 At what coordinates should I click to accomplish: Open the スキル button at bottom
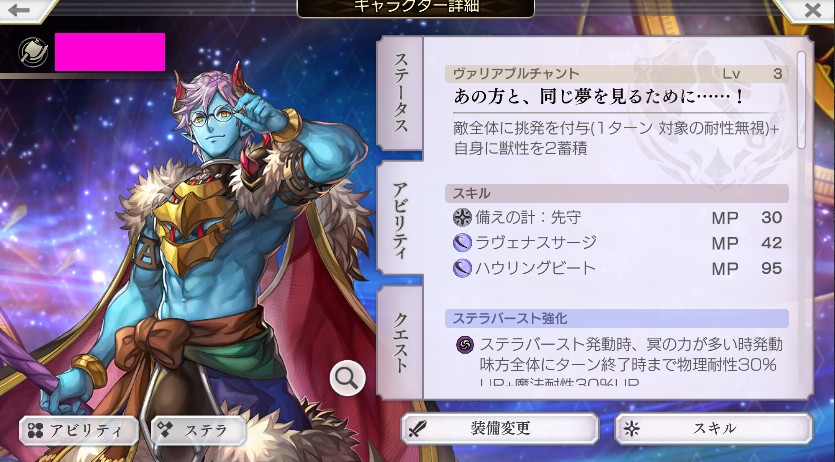(x=713, y=428)
